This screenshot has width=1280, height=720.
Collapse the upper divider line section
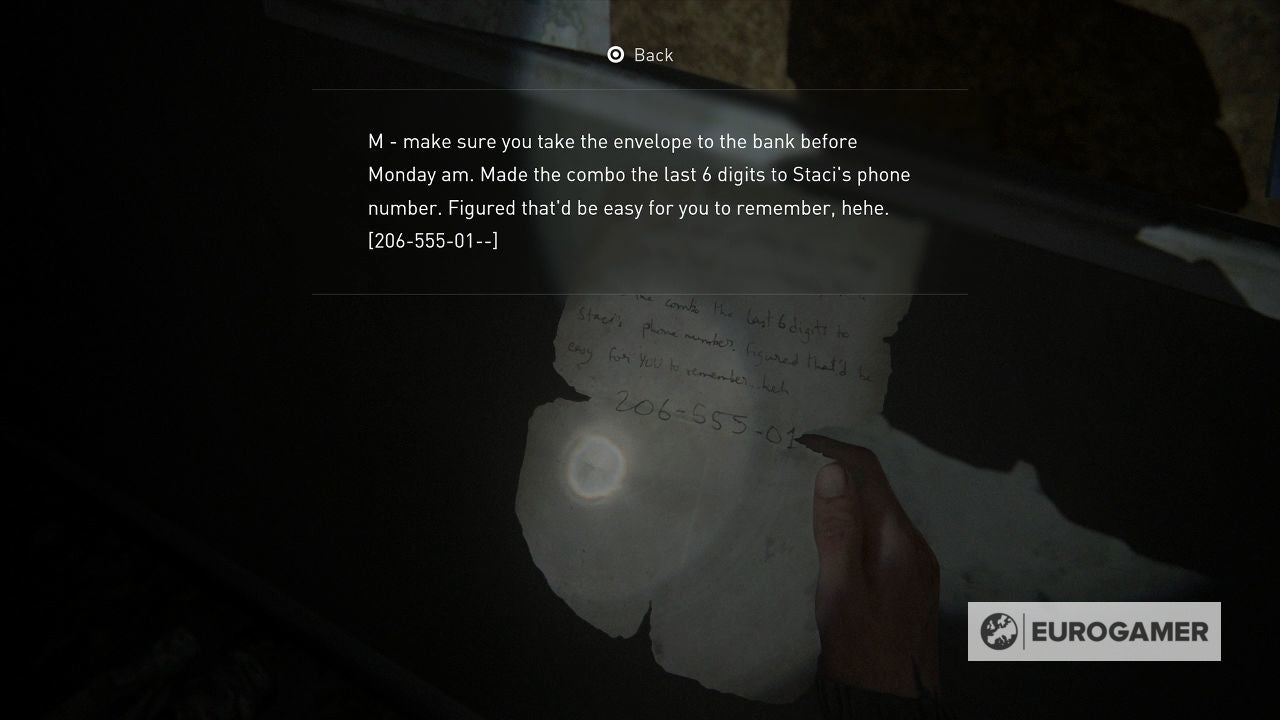click(640, 90)
